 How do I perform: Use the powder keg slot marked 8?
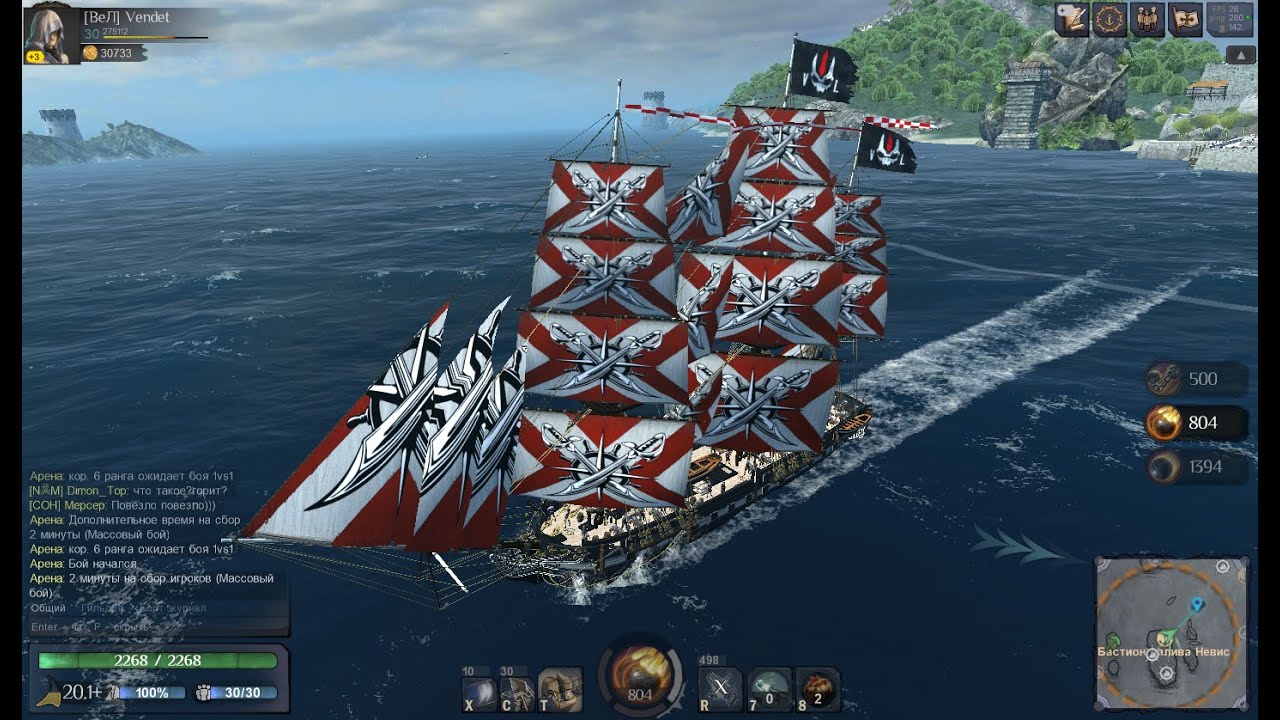pyautogui.click(x=818, y=688)
